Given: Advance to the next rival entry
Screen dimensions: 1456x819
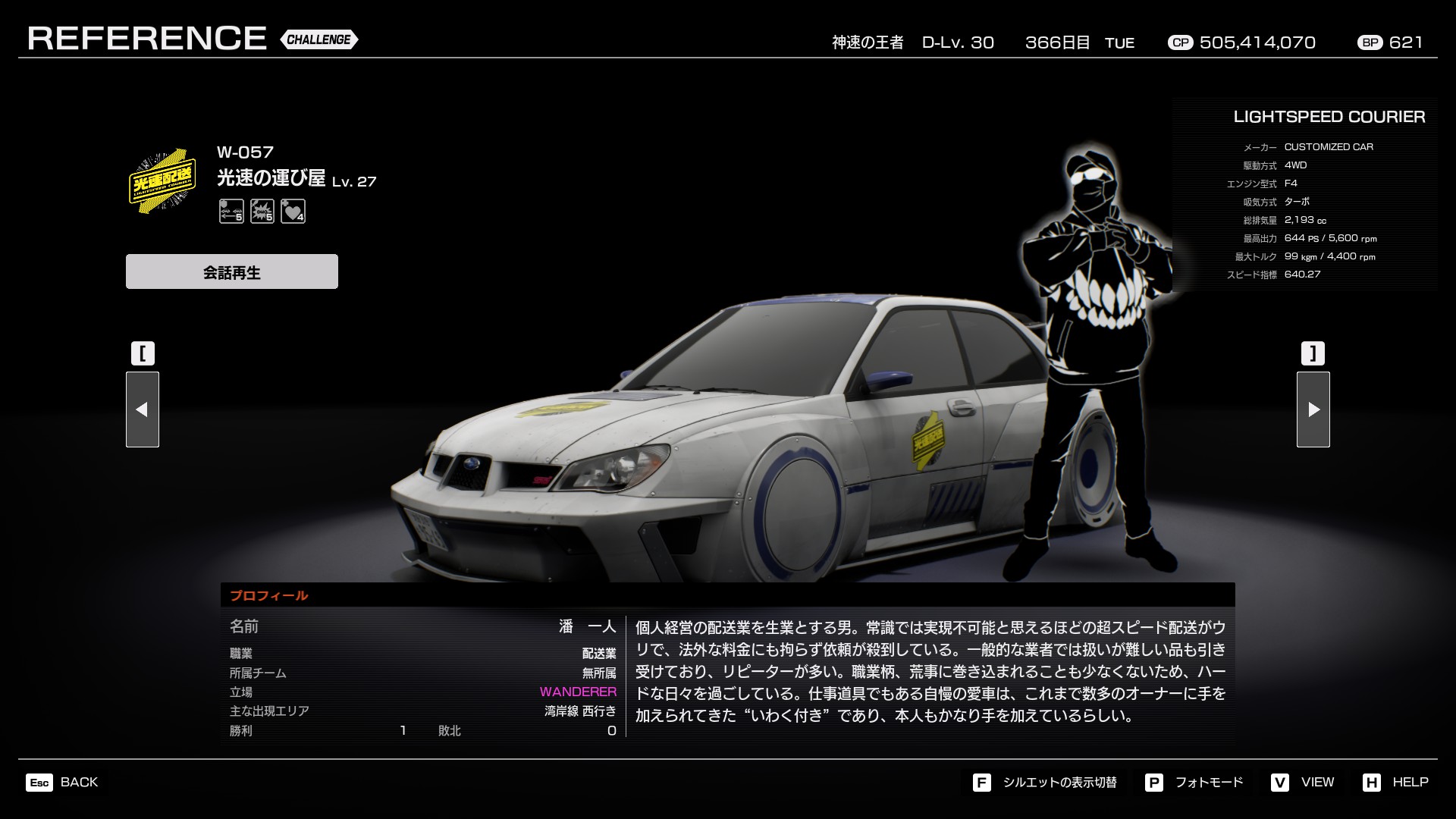Looking at the screenshot, I should 1313,409.
